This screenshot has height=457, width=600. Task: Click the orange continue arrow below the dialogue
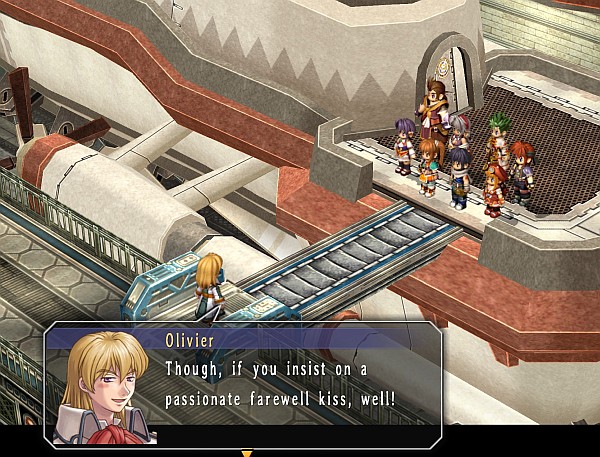click(247, 453)
